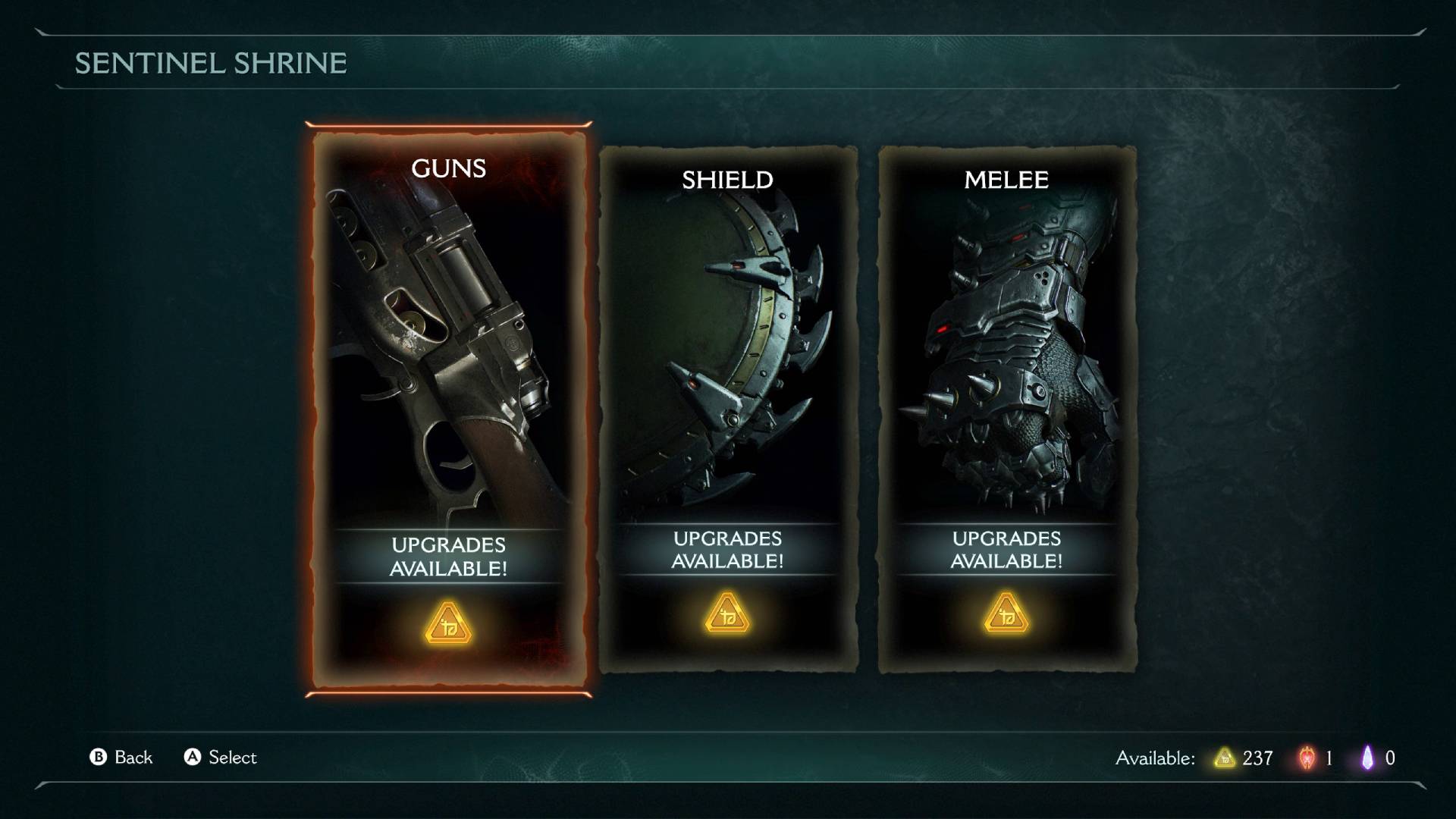
Task: Click the Select option
Action: (231, 758)
